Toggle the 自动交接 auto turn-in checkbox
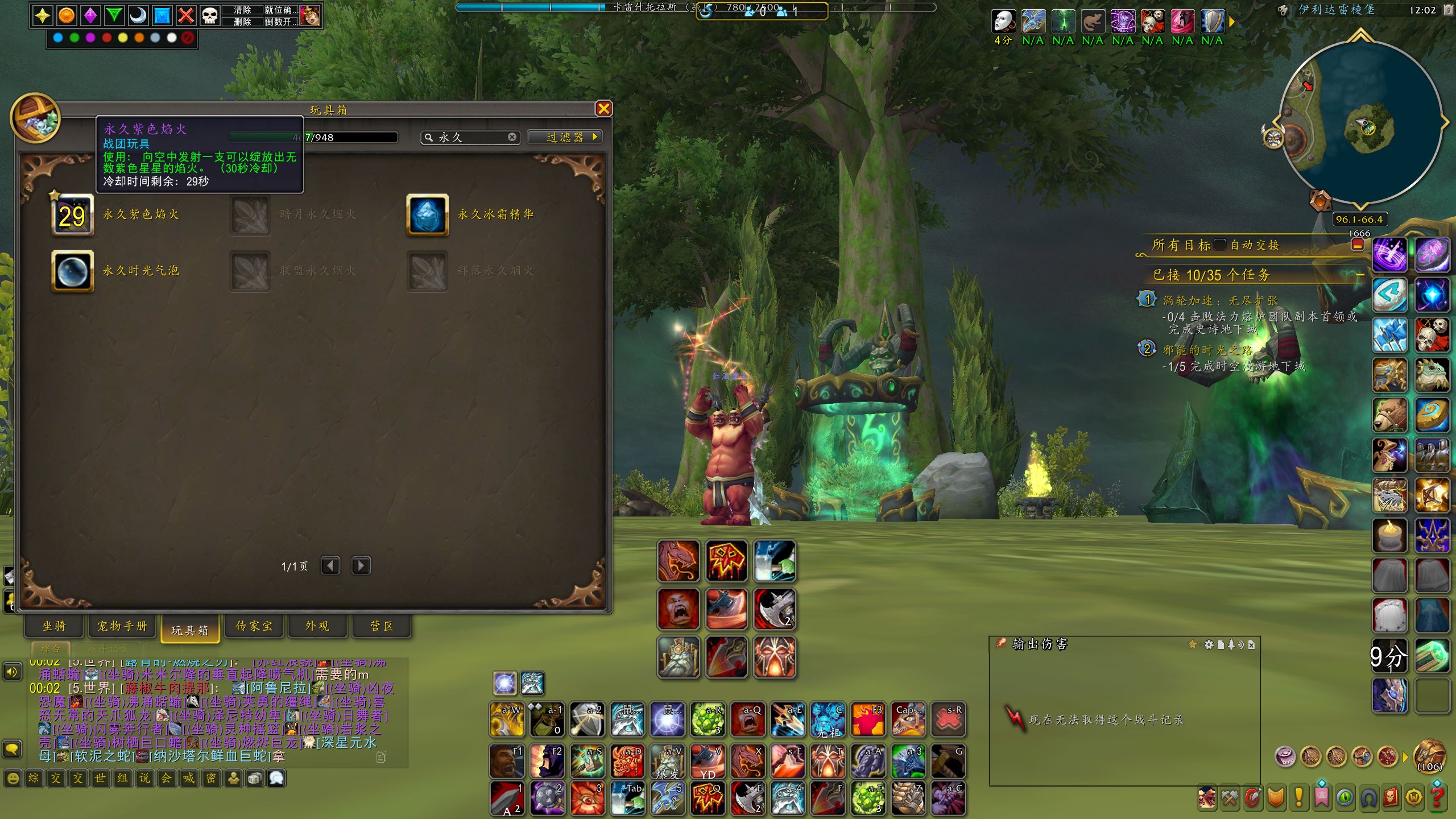The width and height of the screenshot is (1456, 819). (1219, 245)
